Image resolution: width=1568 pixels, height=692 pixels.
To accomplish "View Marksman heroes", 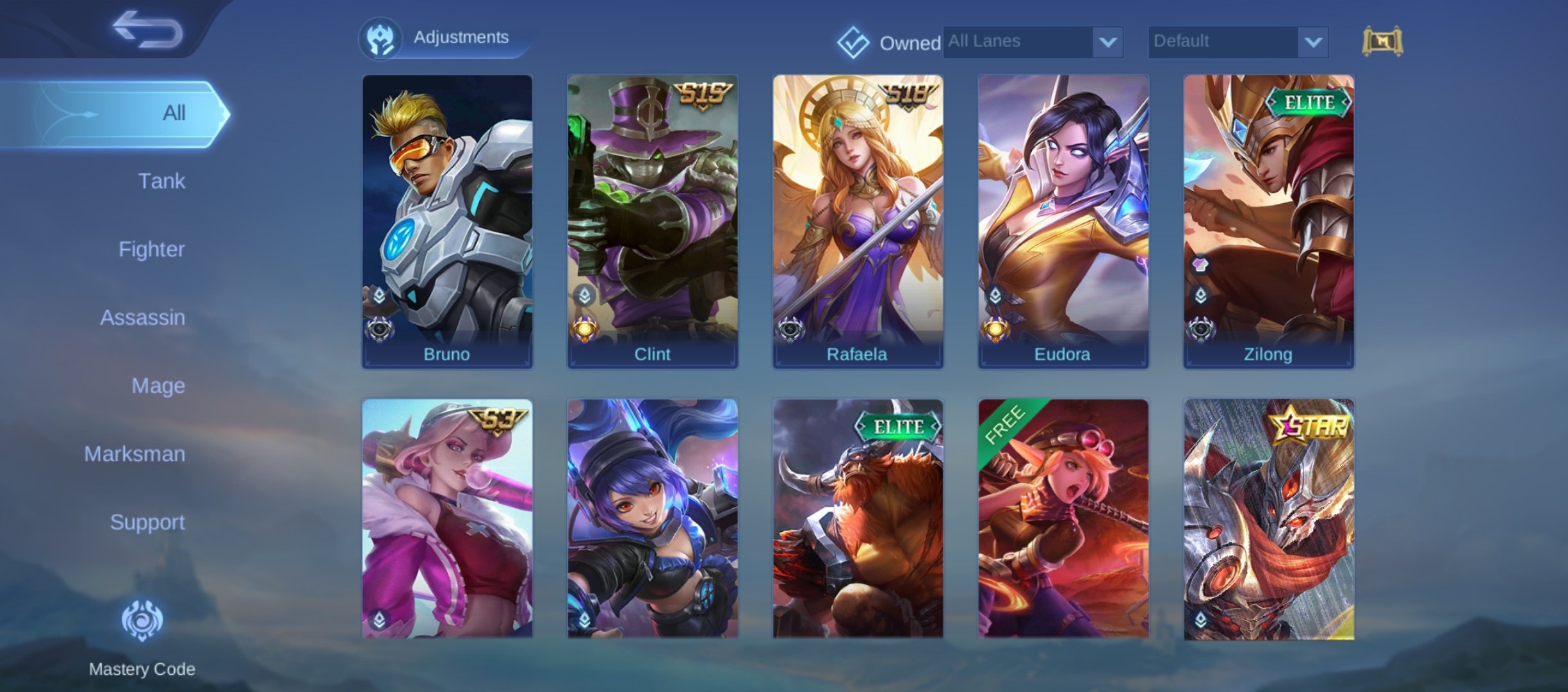I will [135, 454].
